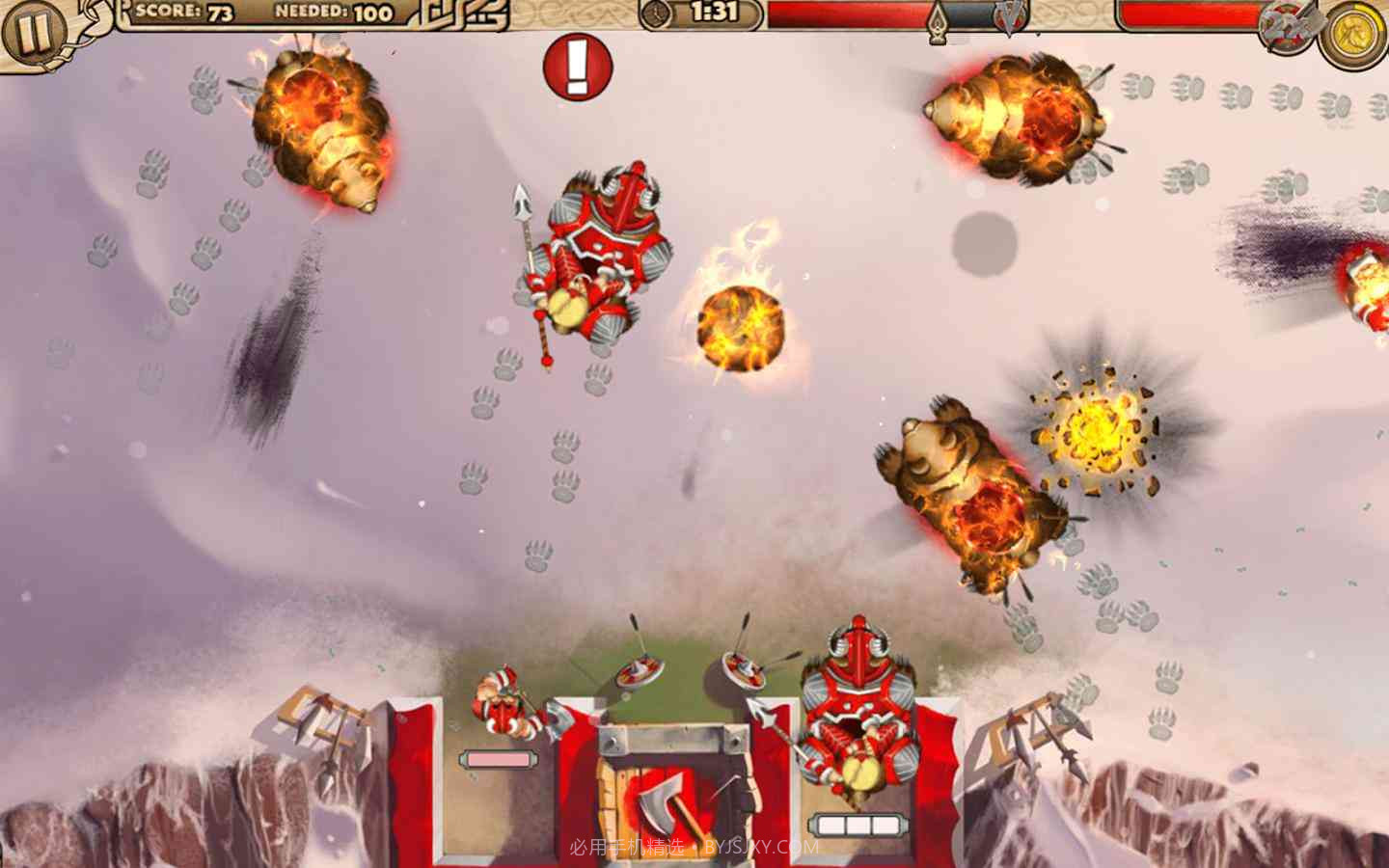Click the clock timer icon

(657, 13)
